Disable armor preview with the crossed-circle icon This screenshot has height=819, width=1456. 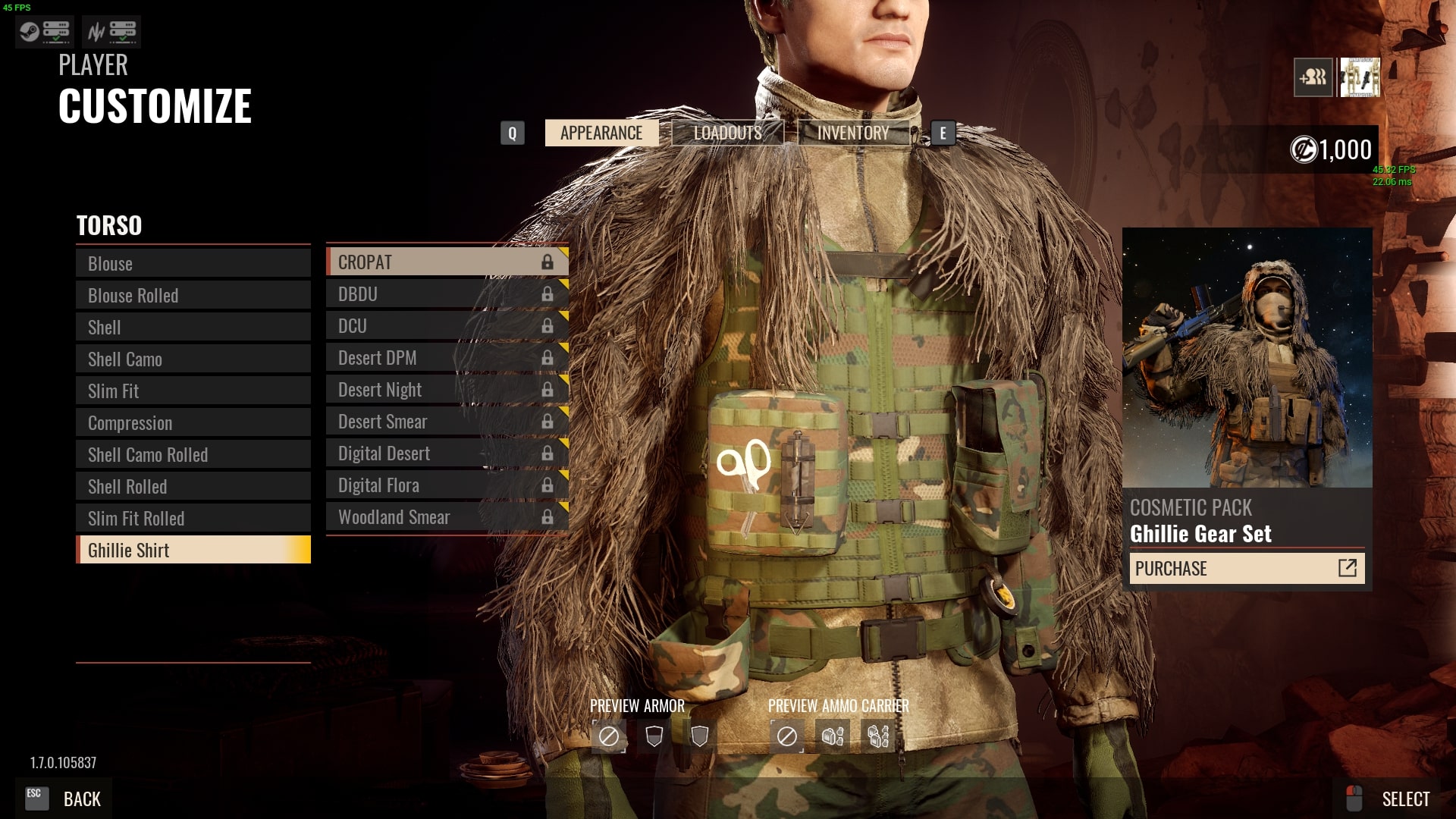coord(609,735)
